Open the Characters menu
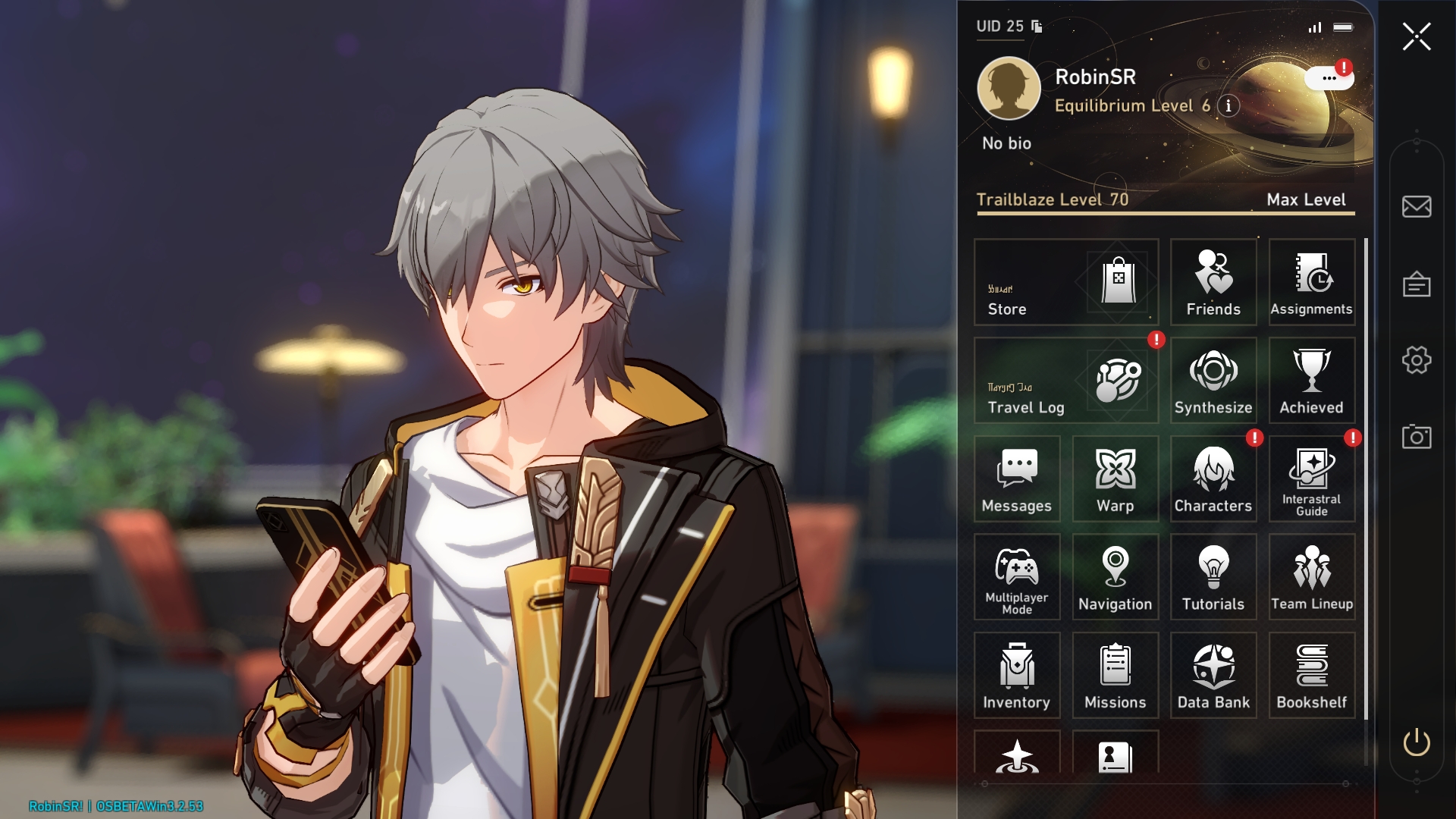The height and width of the screenshot is (819, 1456). pos(1213,479)
